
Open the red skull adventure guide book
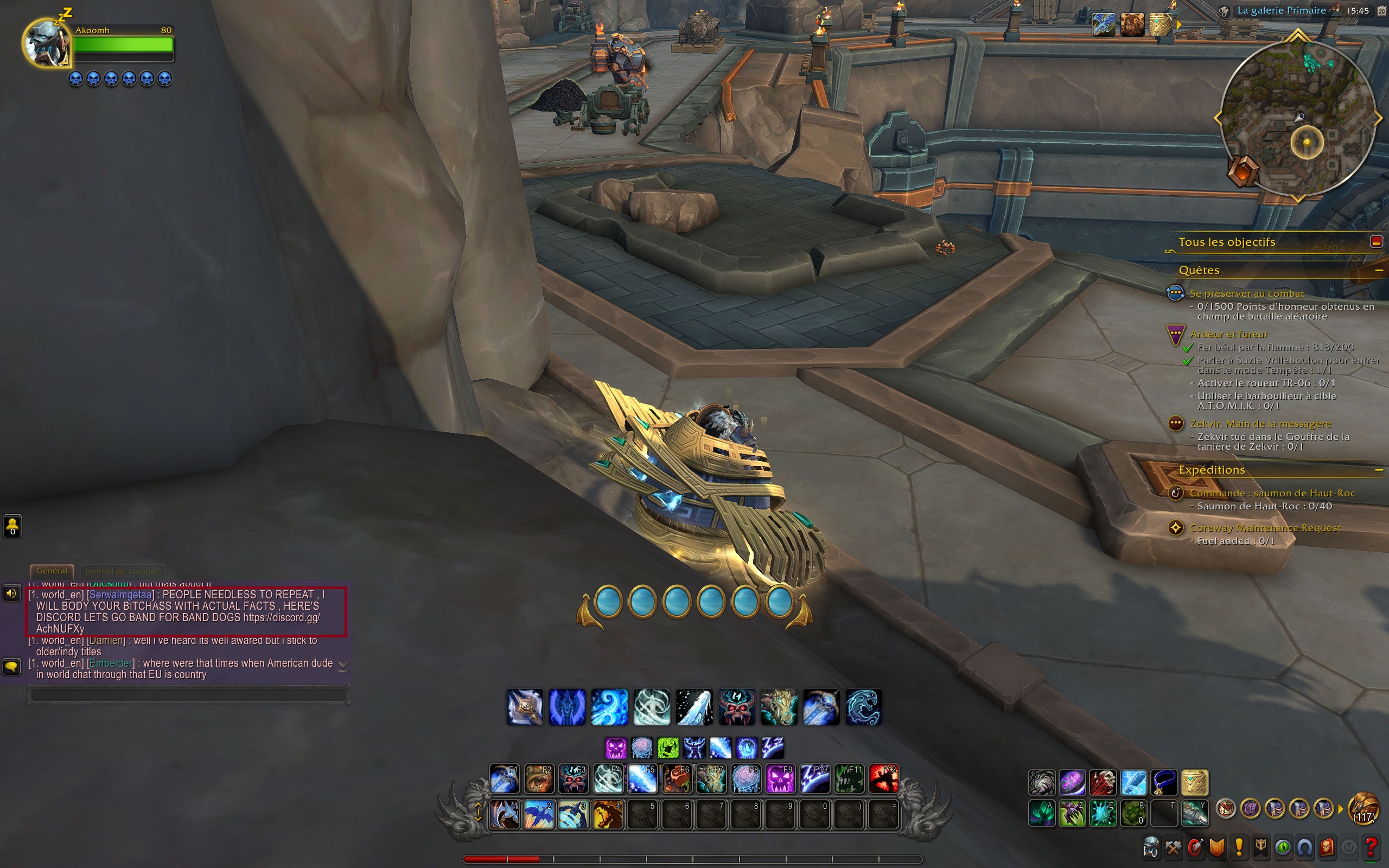(1327, 847)
